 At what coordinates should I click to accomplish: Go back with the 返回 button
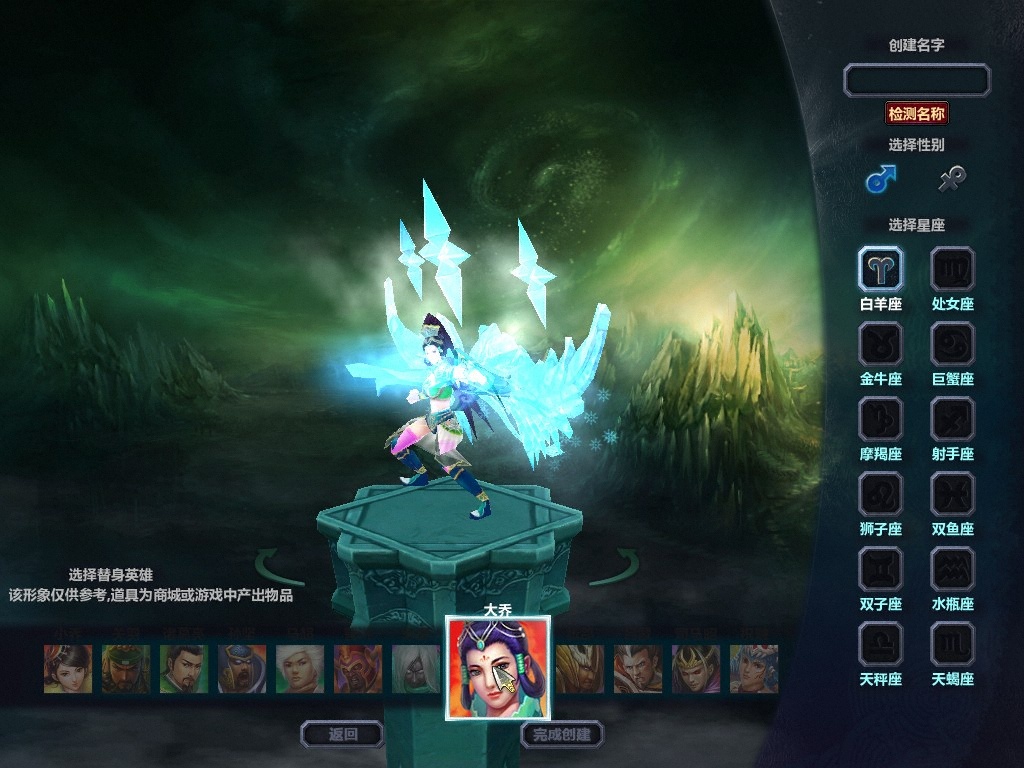(342, 734)
